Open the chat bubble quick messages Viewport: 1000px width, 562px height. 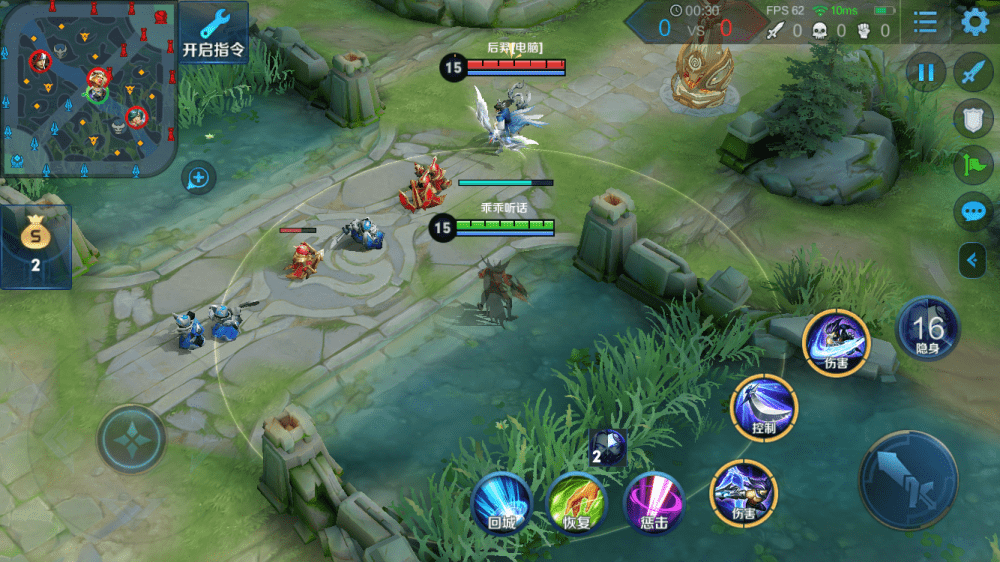point(973,211)
